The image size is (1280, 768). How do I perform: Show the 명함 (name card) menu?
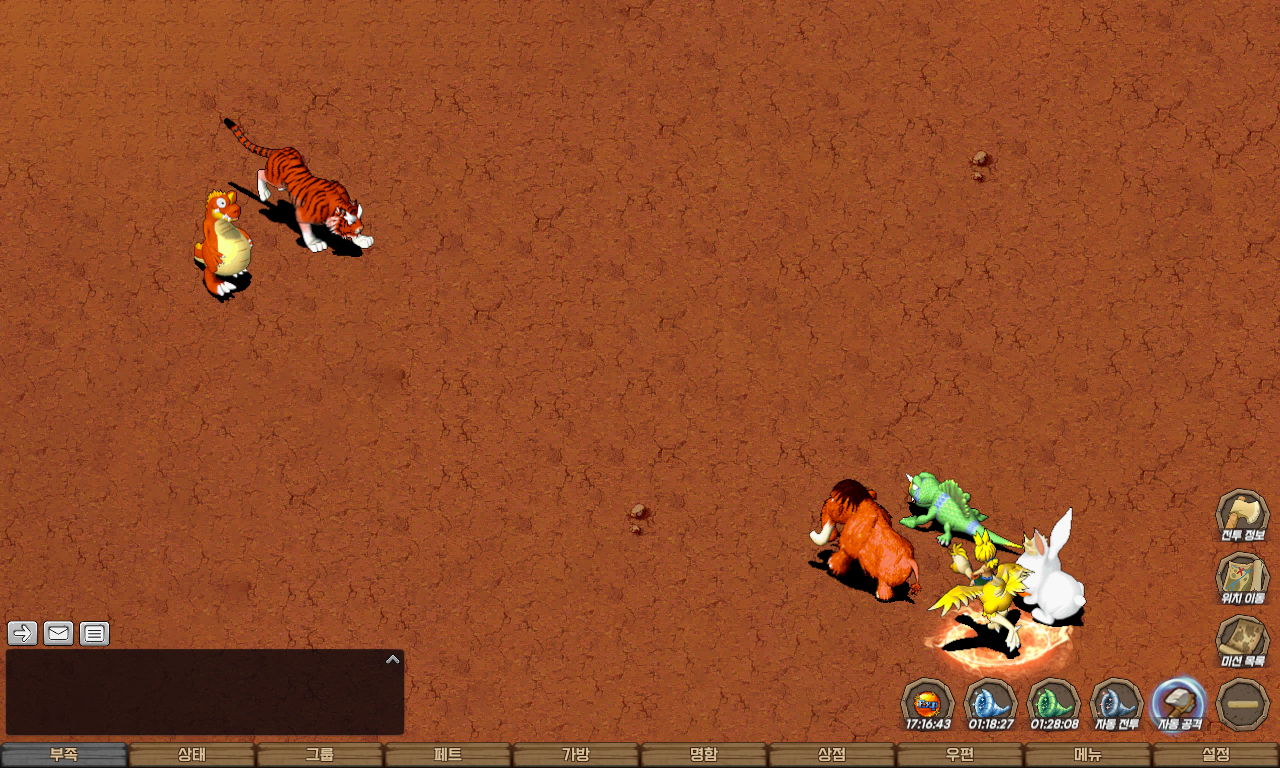704,755
